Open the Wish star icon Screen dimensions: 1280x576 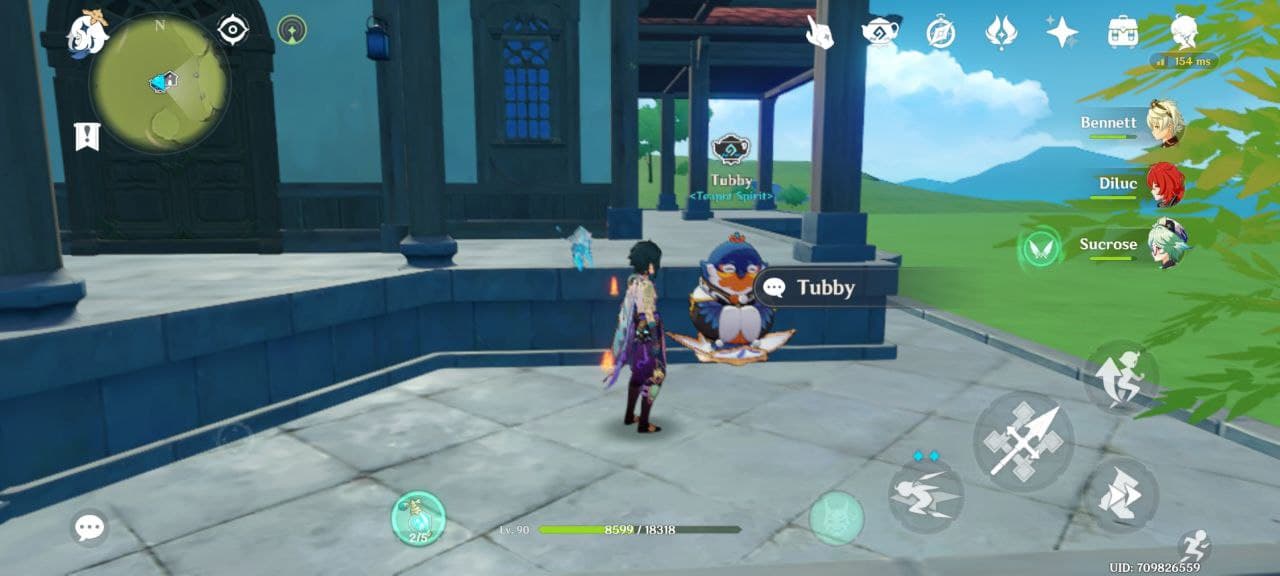click(1062, 32)
